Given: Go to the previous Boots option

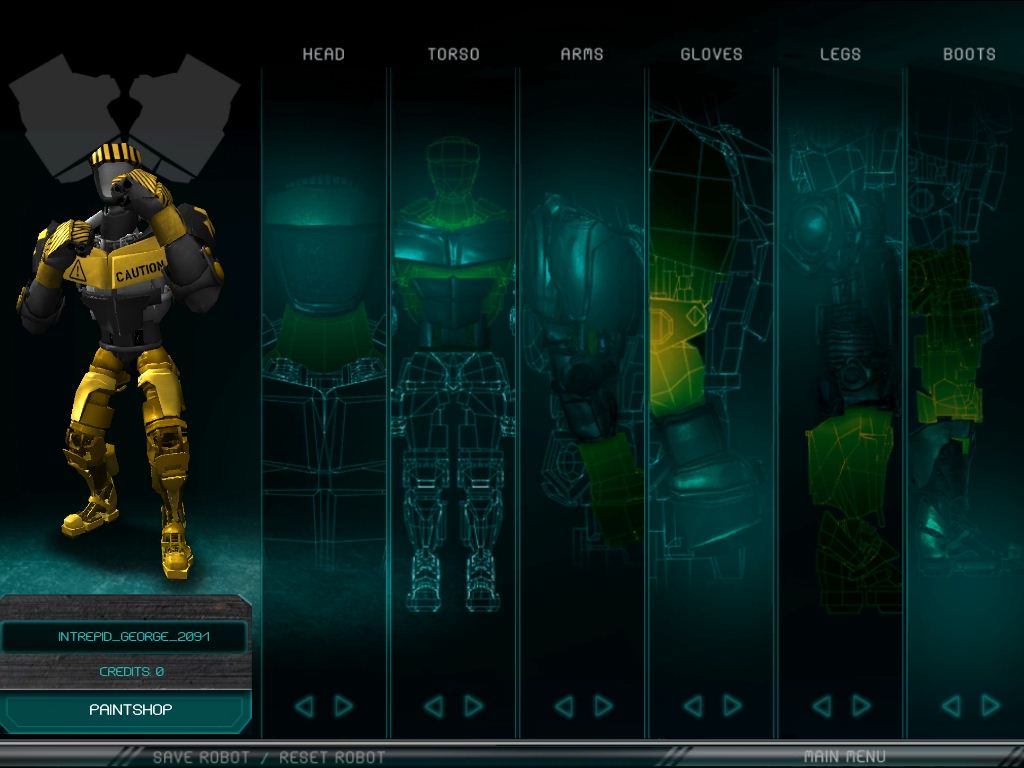Looking at the screenshot, I should click(951, 707).
